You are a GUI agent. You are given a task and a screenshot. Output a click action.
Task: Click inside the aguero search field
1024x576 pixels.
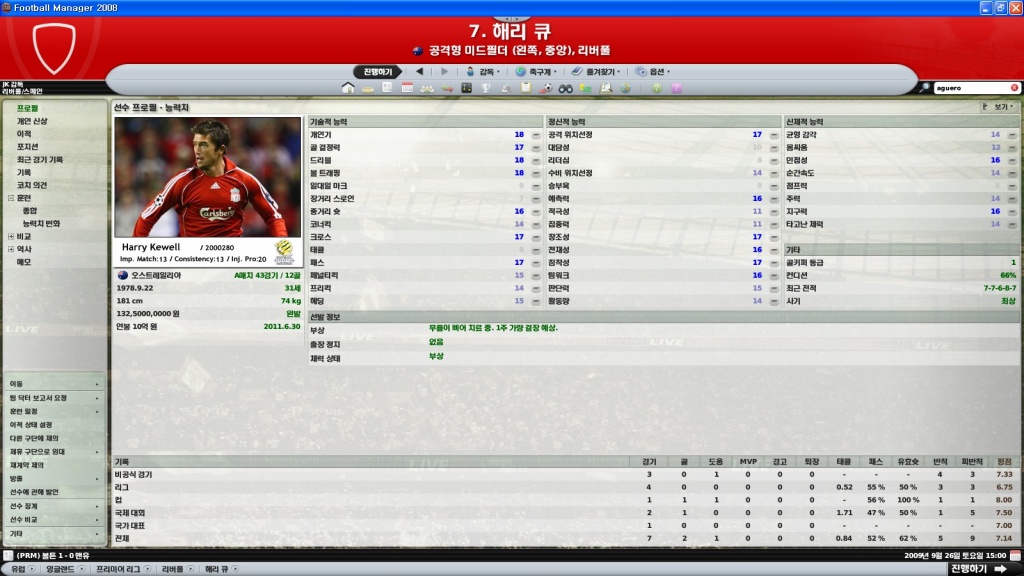970,88
